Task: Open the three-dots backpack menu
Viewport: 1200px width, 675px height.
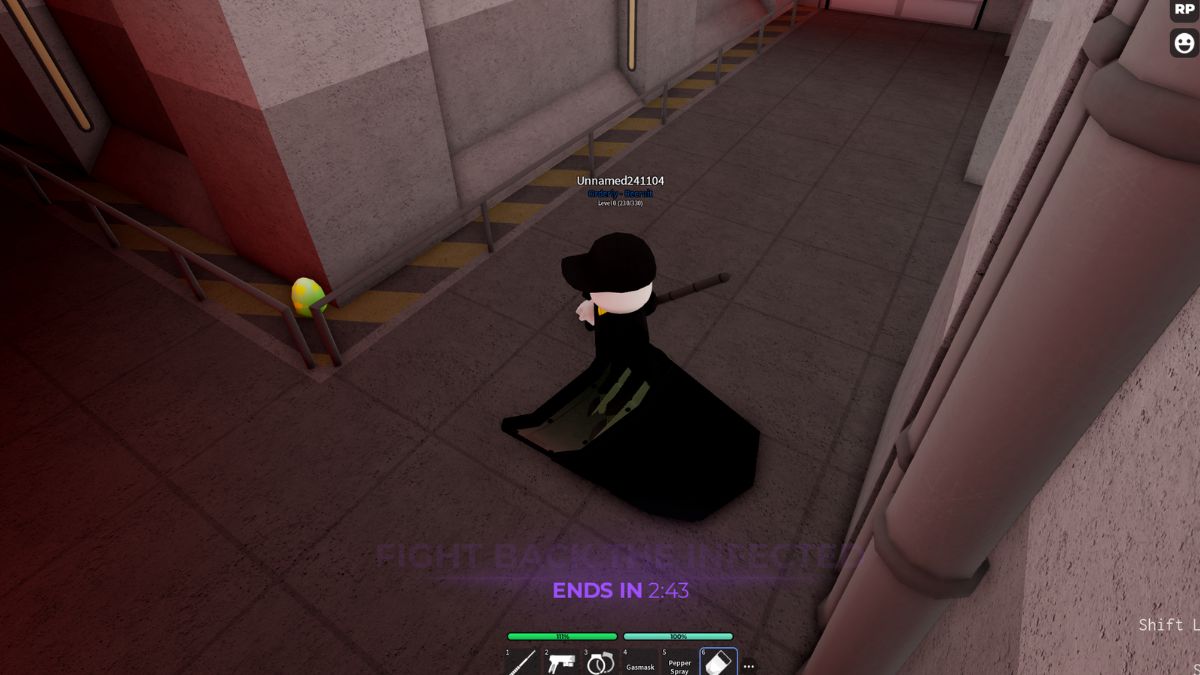Action: (749, 666)
